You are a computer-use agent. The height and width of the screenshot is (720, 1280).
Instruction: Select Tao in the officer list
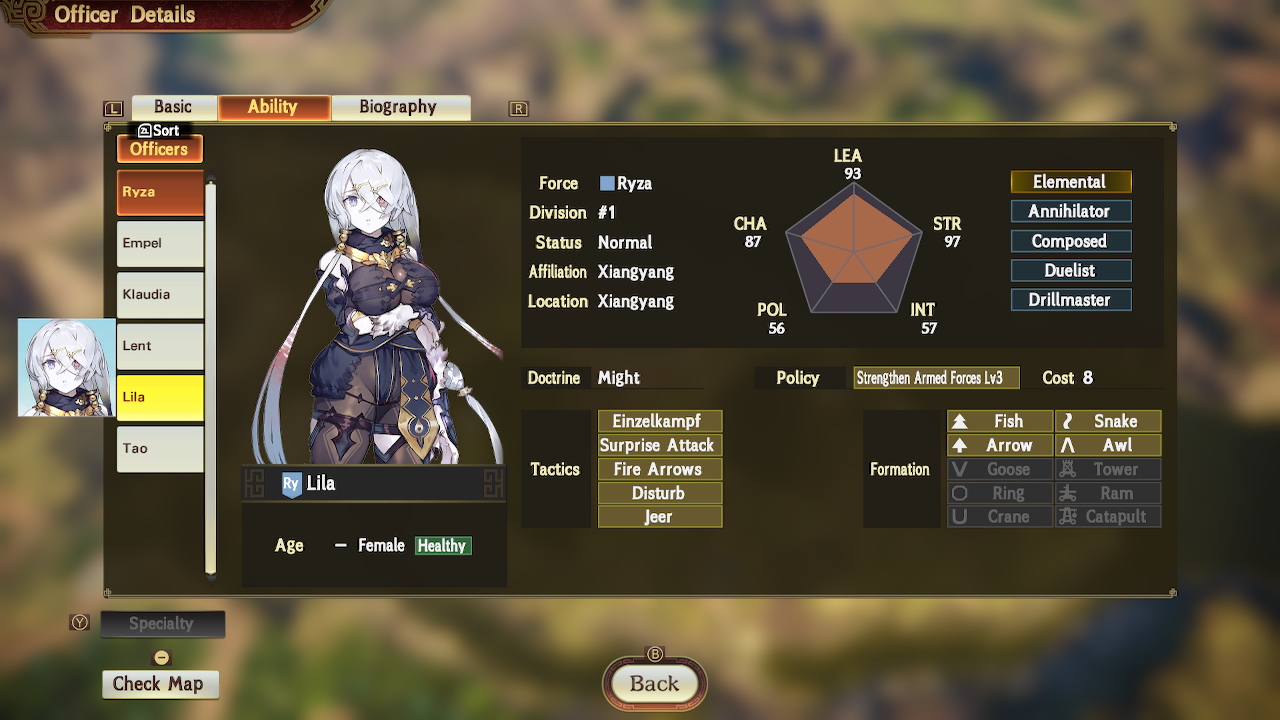tap(159, 449)
